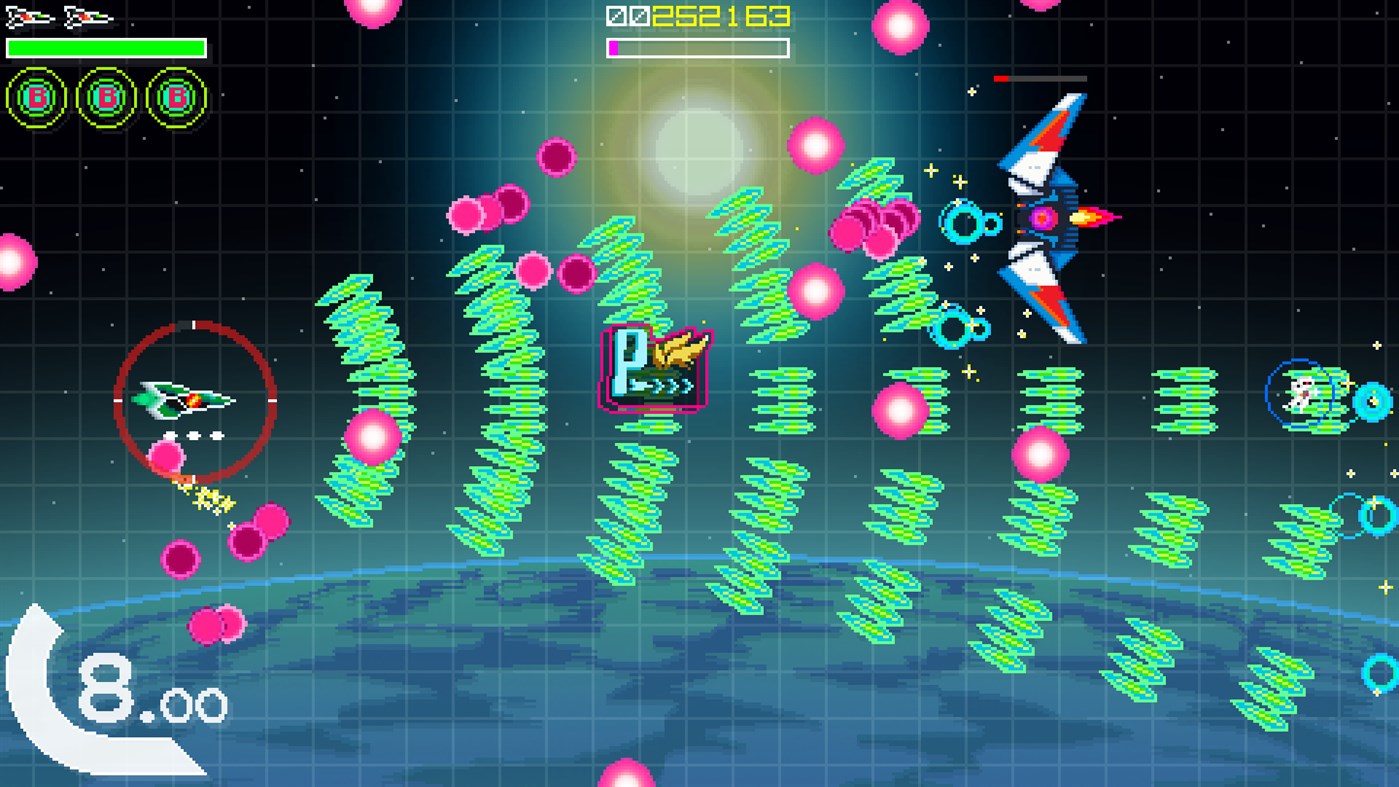Click the green health bar top-left
1399x787 pixels.
click(105, 46)
